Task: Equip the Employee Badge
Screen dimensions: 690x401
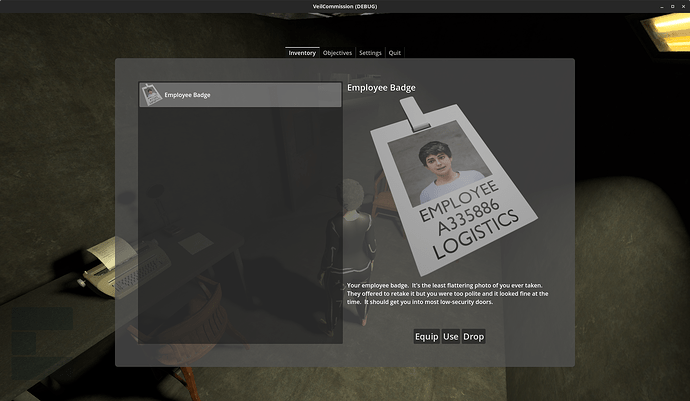Action: (427, 337)
